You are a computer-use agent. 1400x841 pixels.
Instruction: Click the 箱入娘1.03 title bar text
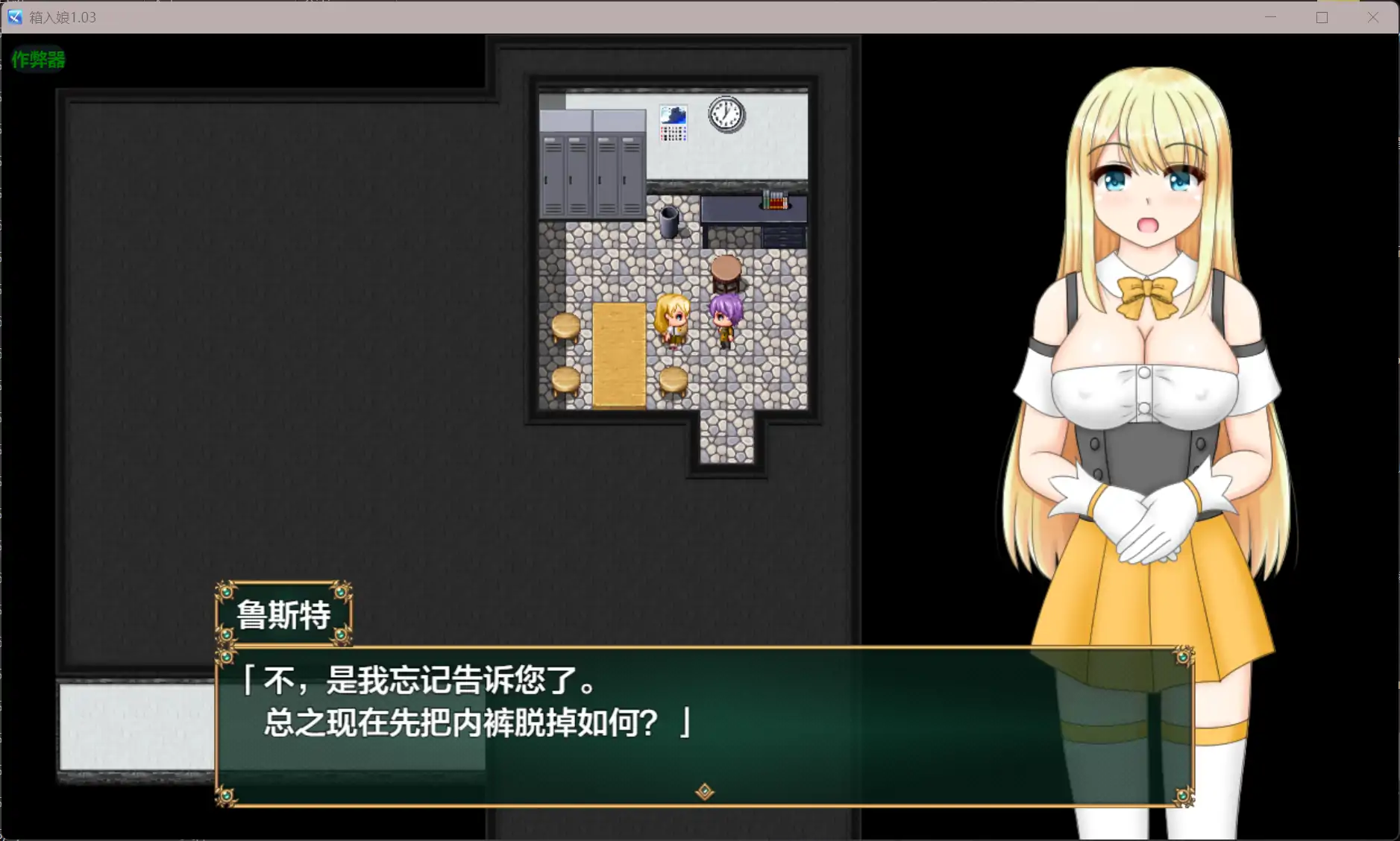point(63,16)
